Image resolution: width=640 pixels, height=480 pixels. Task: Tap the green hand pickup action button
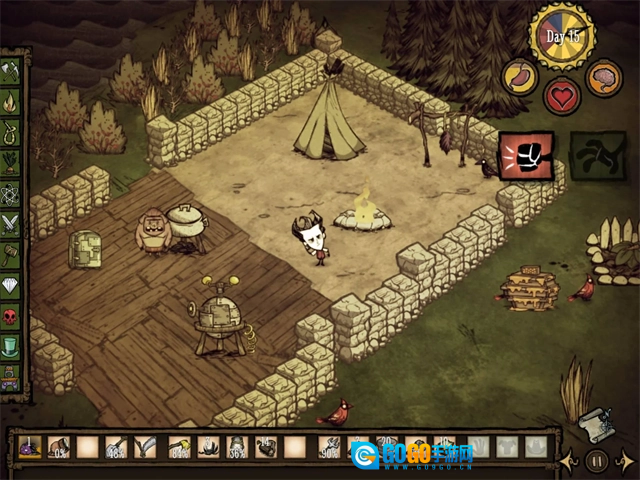[x=597, y=156]
